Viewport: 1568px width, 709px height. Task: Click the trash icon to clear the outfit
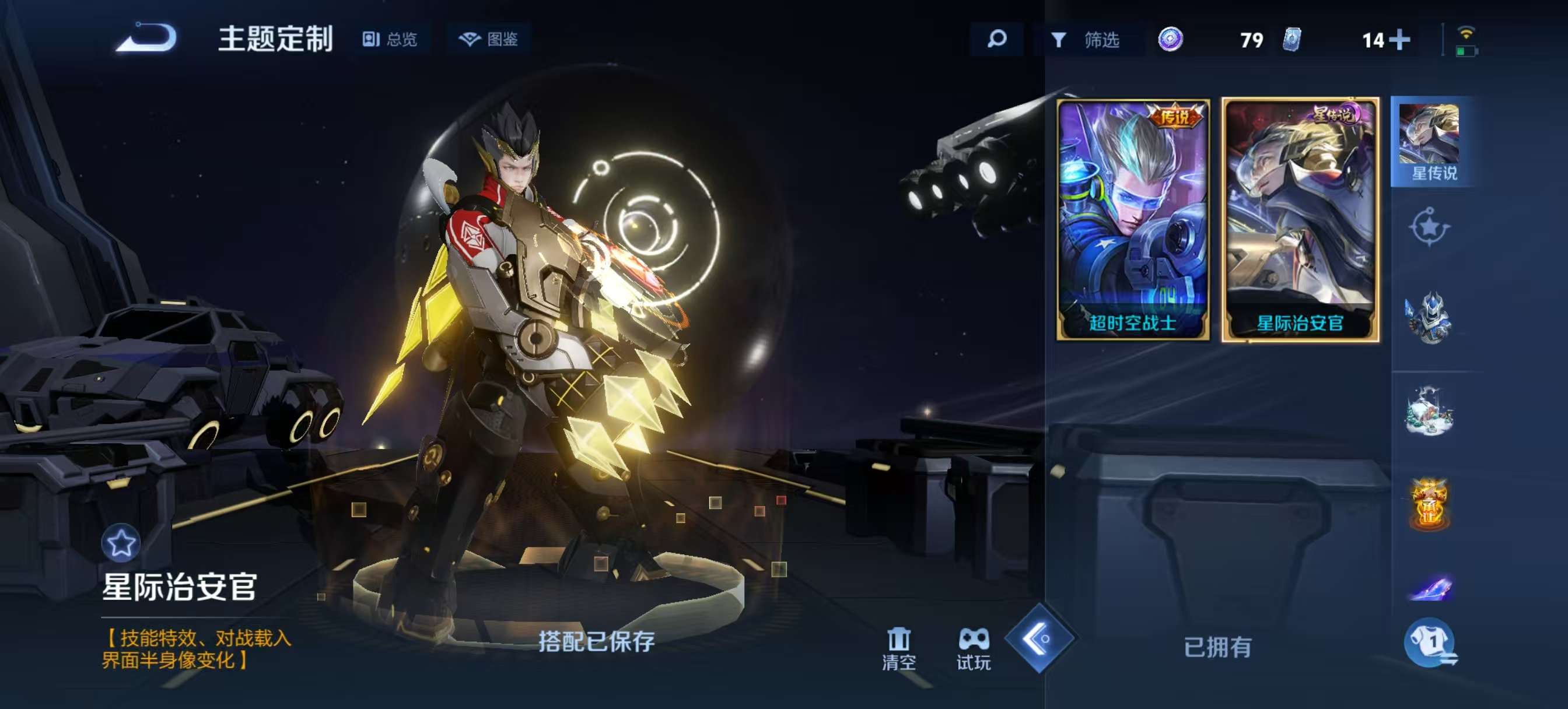coord(898,638)
